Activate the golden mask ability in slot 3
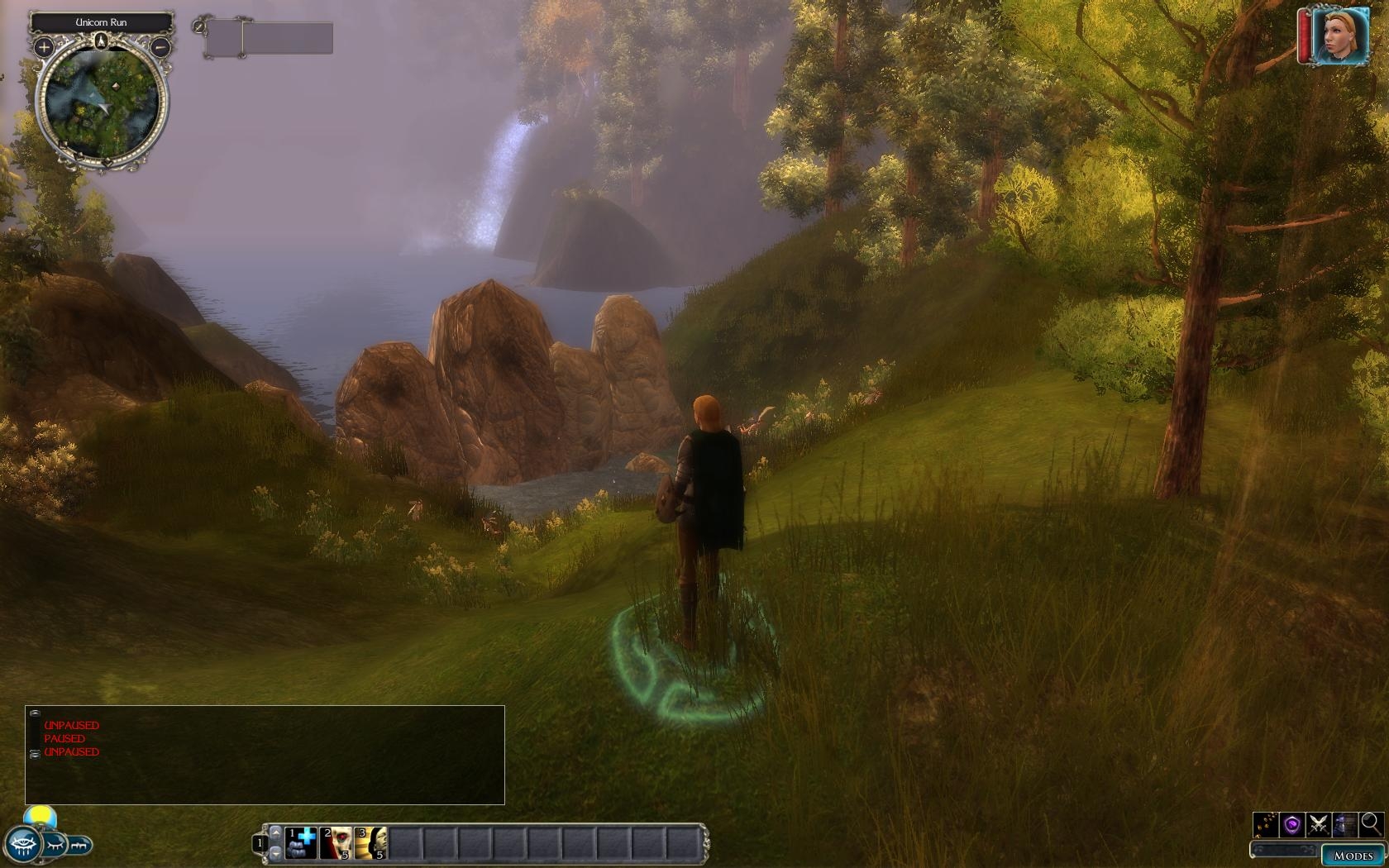Screen dimensions: 1389x868 pyautogui.click(x=371, y=843)
